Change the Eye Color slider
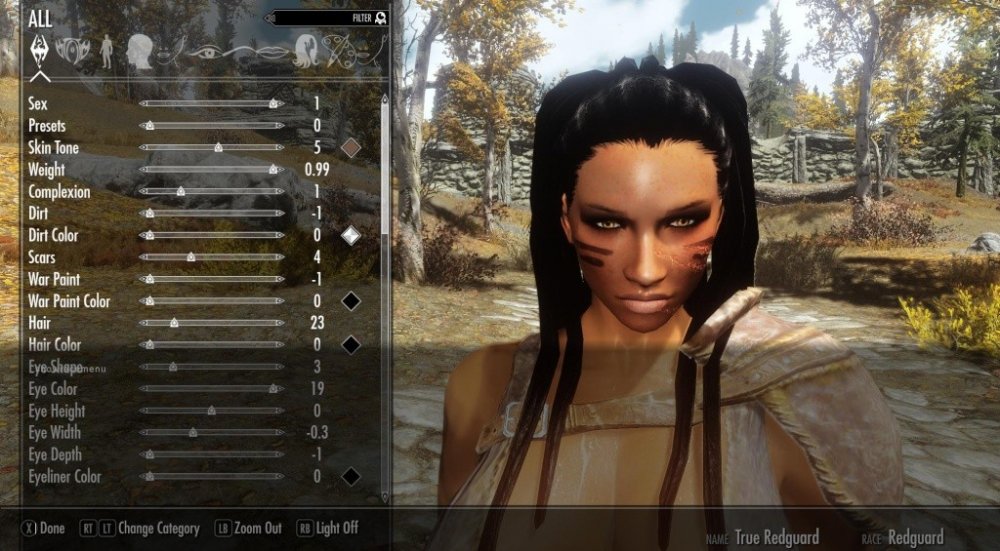The image size is (1000, 551). [x=273, y=389]
